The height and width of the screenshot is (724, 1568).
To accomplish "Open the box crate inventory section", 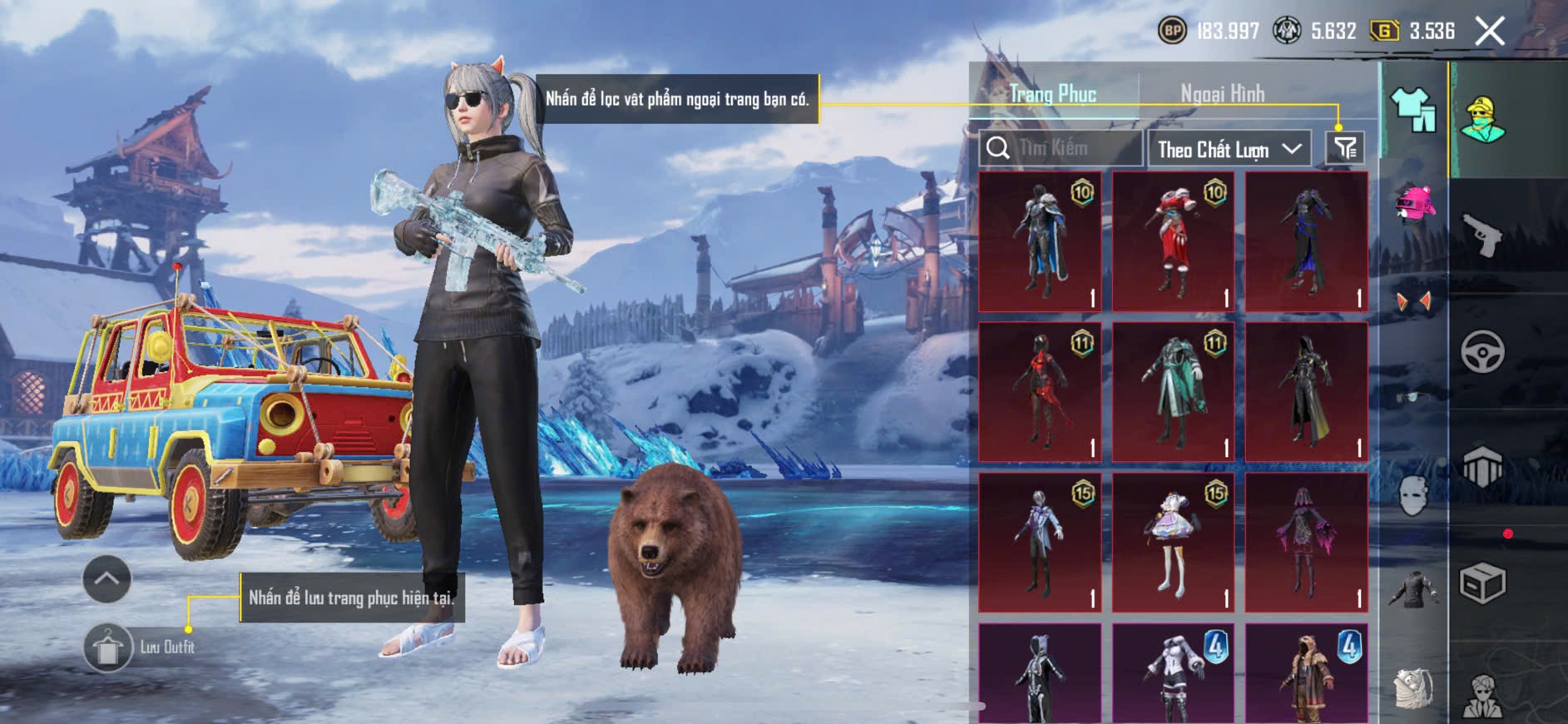I will pyautogui.click(x=1482, y=583).
